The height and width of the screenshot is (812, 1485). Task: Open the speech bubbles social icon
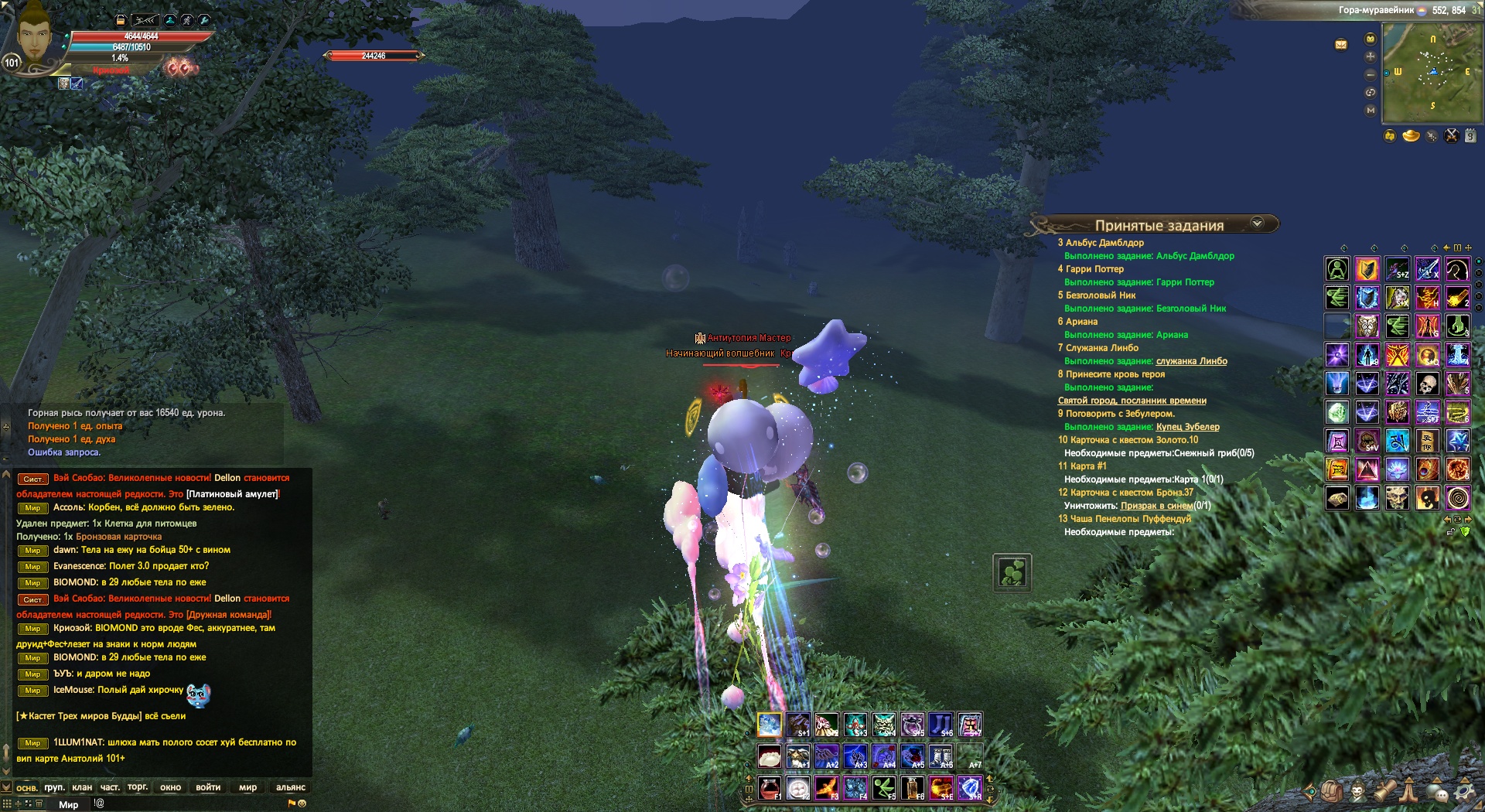click(x=1438, y=792)
